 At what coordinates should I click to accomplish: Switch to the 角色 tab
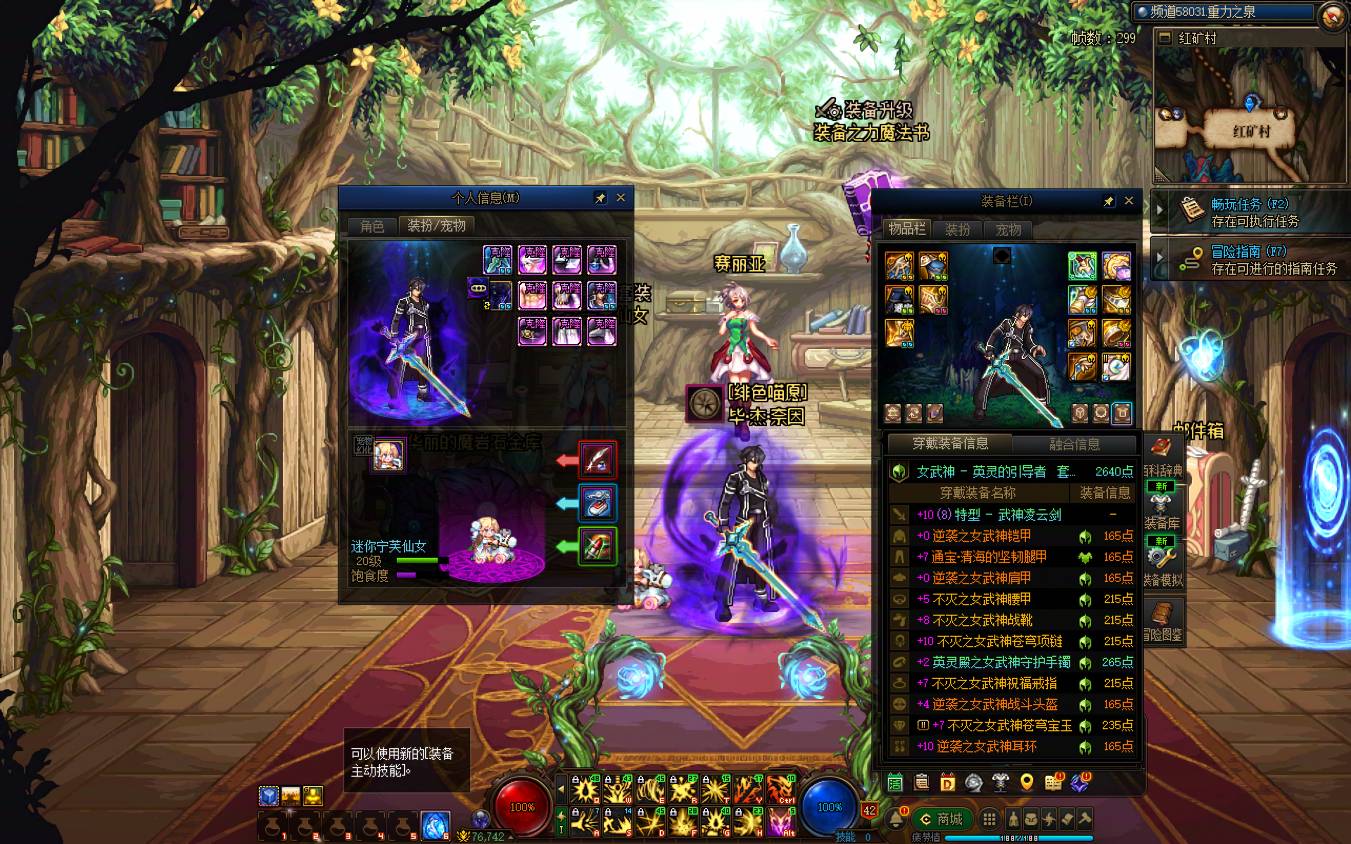[372, 226]
